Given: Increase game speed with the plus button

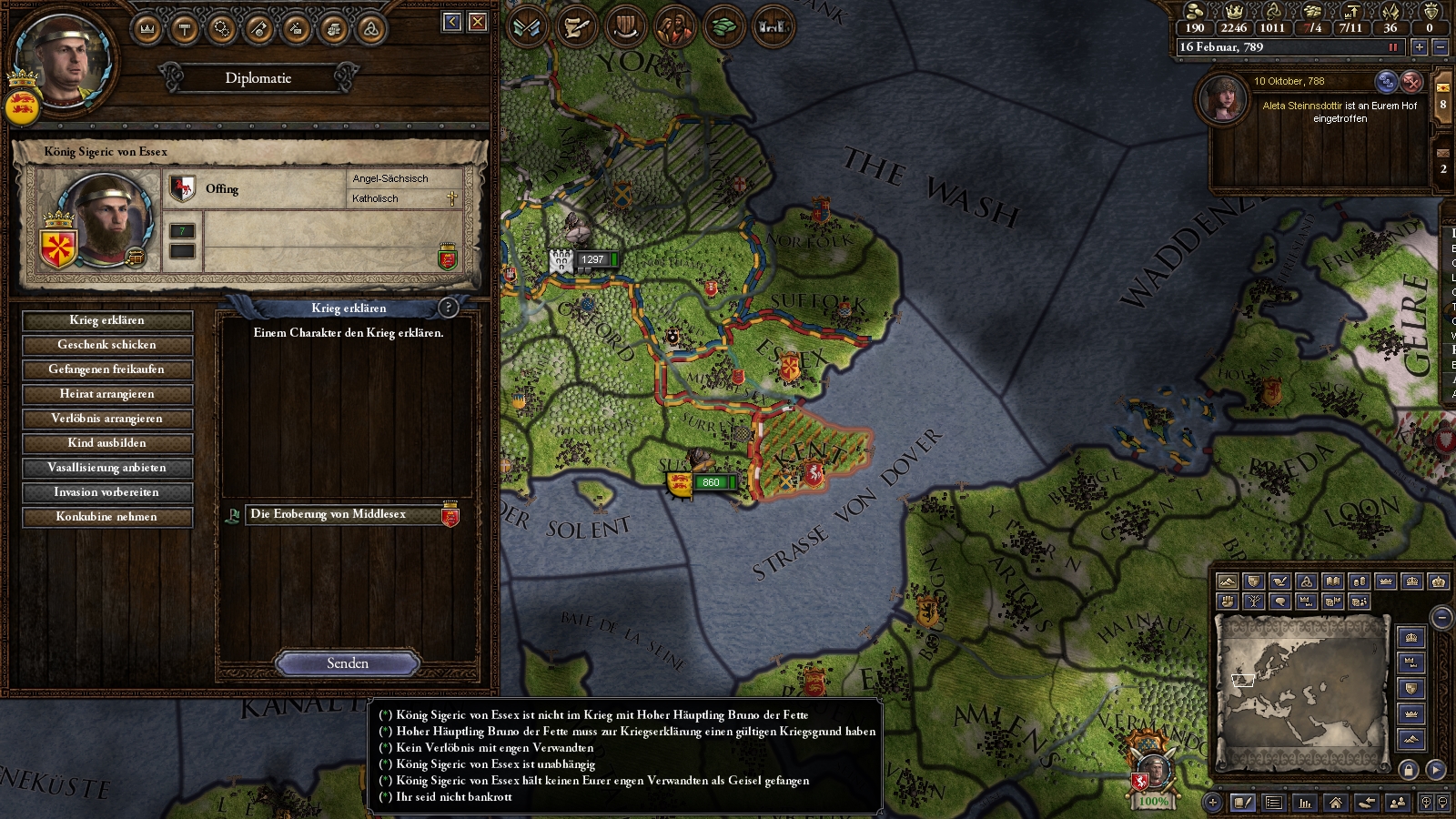Looking at the screenshot, I should point(1419,47).
